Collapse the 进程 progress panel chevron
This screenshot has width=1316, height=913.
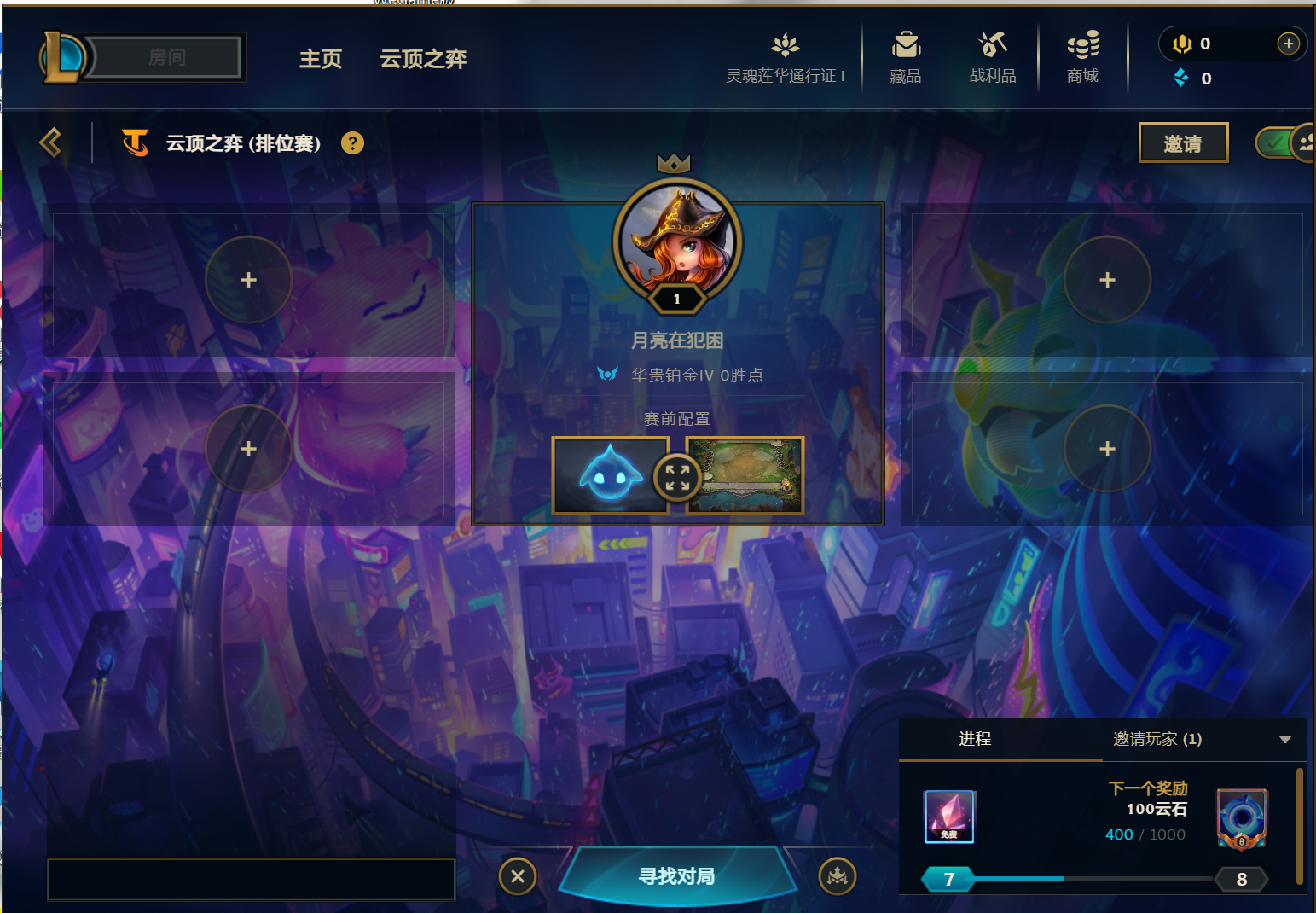tap(1284, 740)
